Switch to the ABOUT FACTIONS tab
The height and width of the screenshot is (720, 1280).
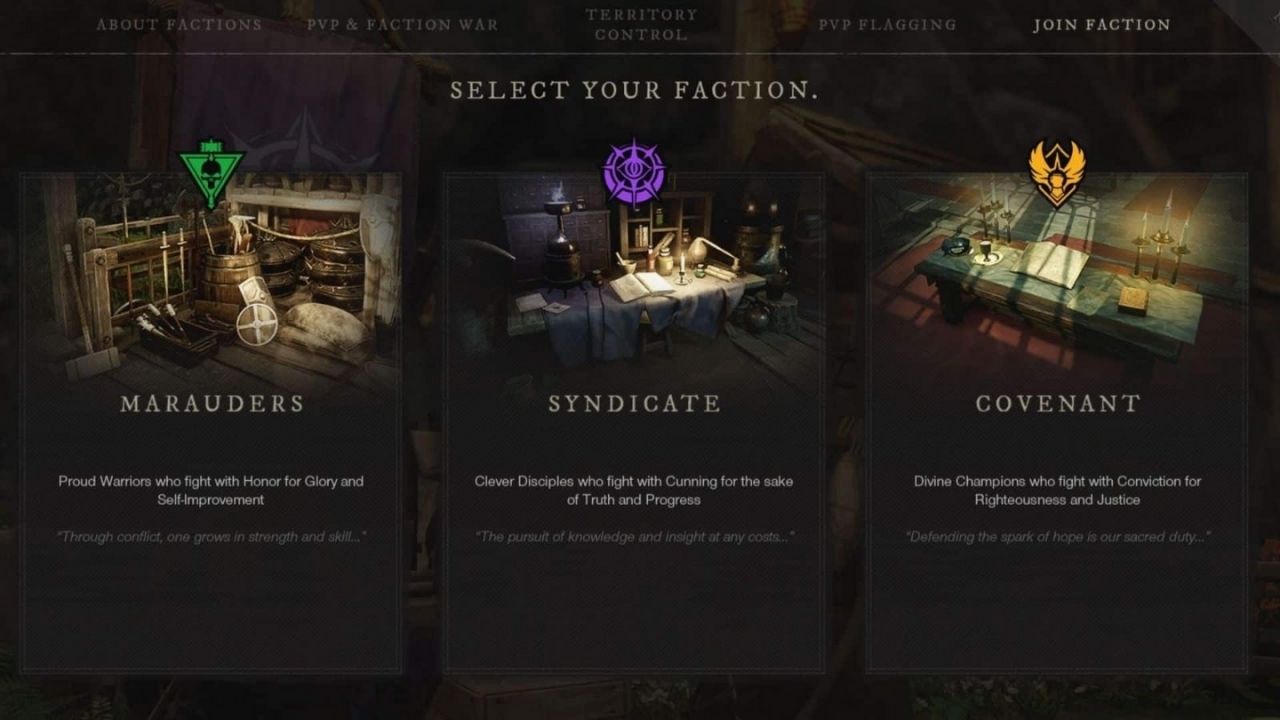click(x=180, y=24)
